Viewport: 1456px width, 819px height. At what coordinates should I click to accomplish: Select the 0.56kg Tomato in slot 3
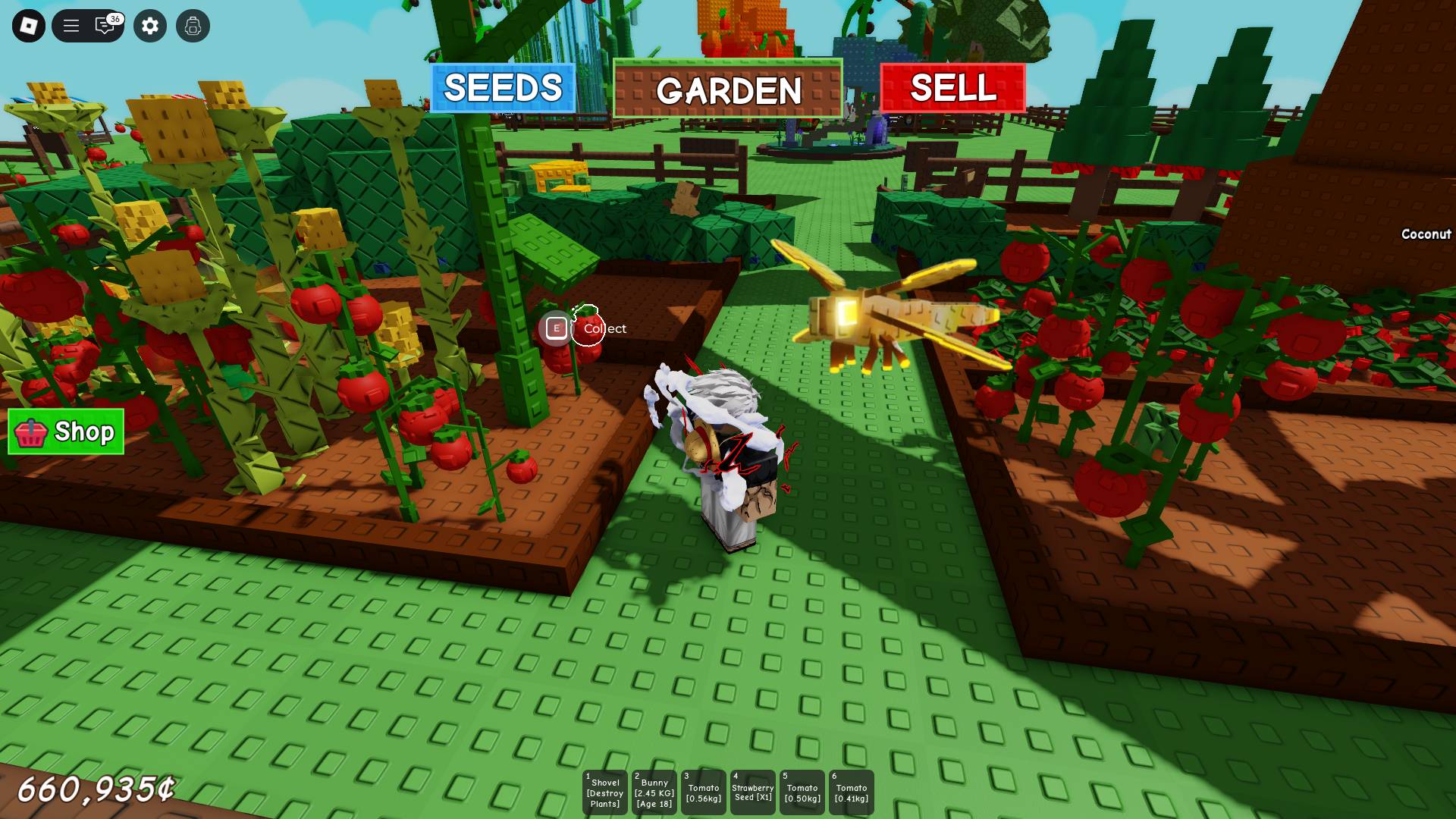click(x=703, y=792)
